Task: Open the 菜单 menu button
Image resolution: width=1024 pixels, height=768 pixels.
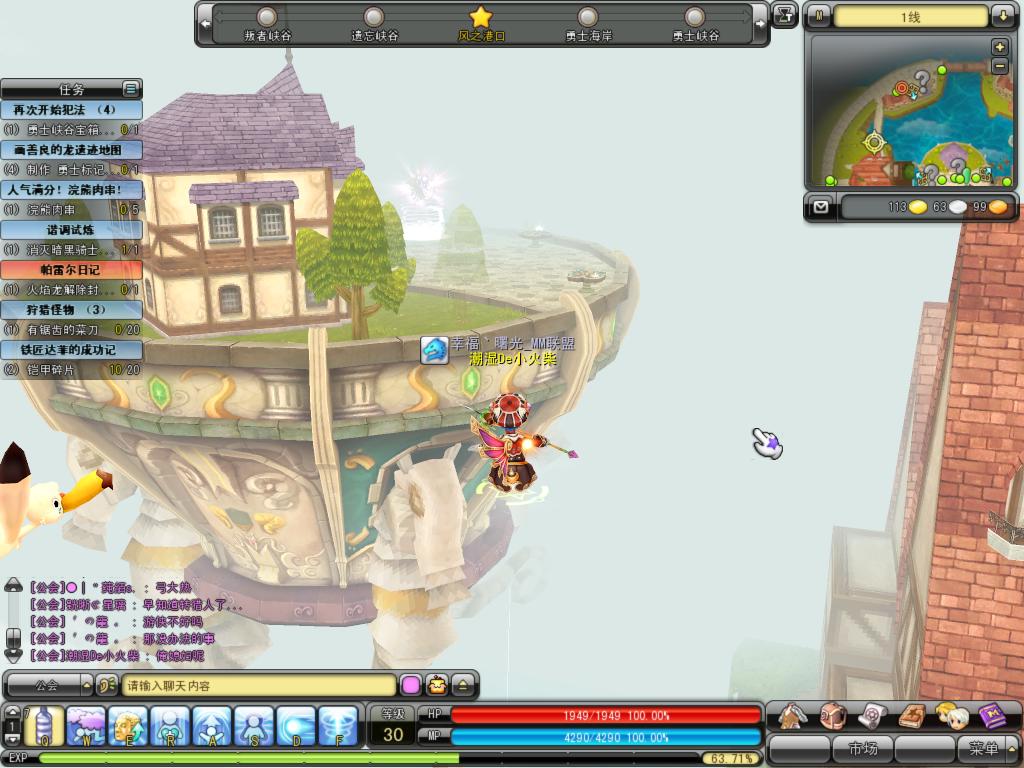Action: (983, 748)
